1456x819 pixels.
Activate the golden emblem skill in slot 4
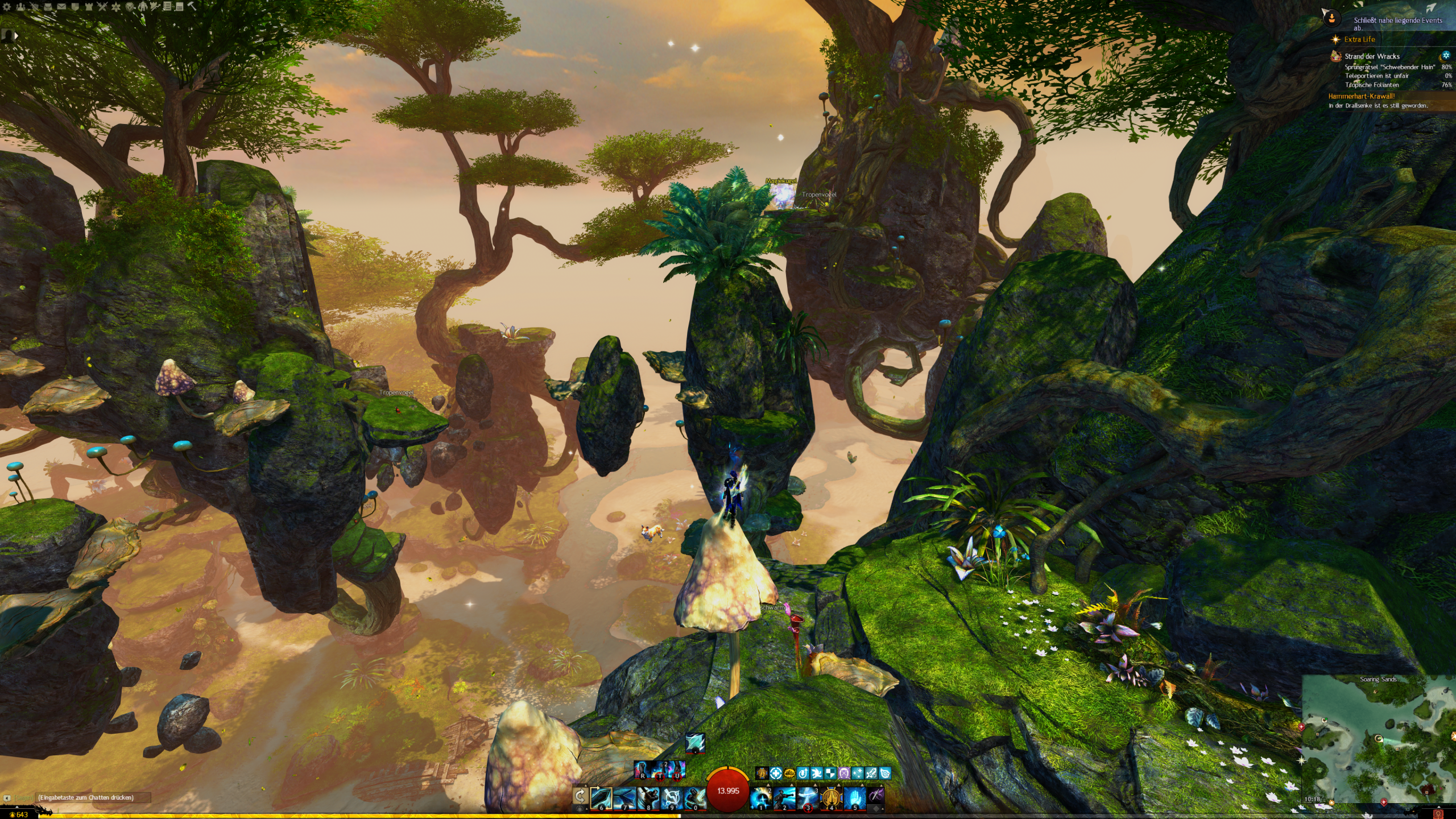point(831,797)
